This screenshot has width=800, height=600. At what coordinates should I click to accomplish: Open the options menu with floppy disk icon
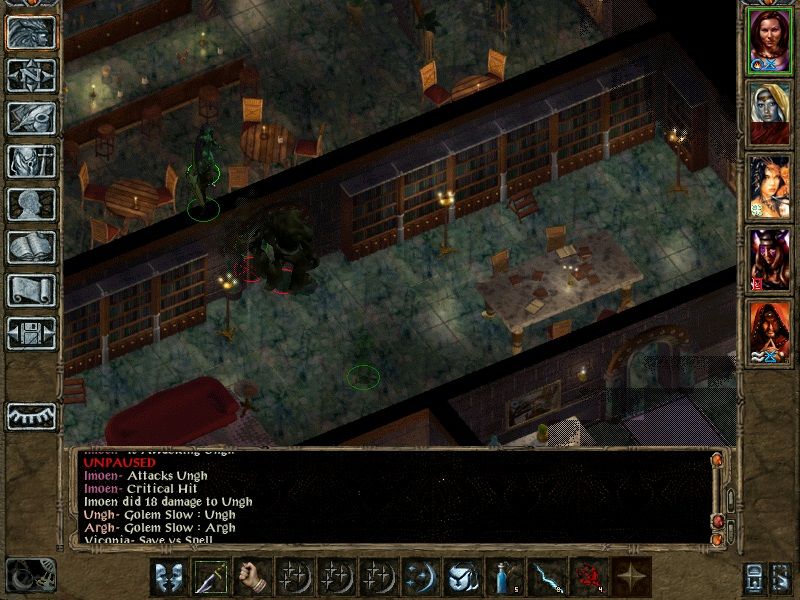pyautogui.click(x=31, y=333)
